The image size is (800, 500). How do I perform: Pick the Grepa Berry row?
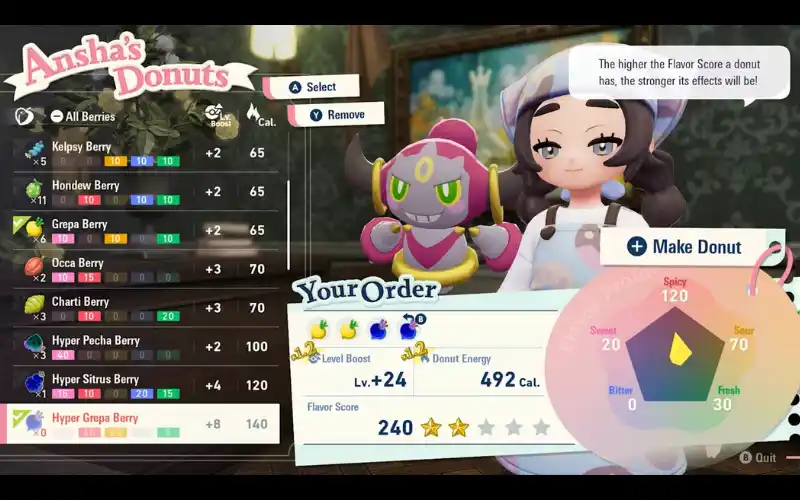click(140, 230)
